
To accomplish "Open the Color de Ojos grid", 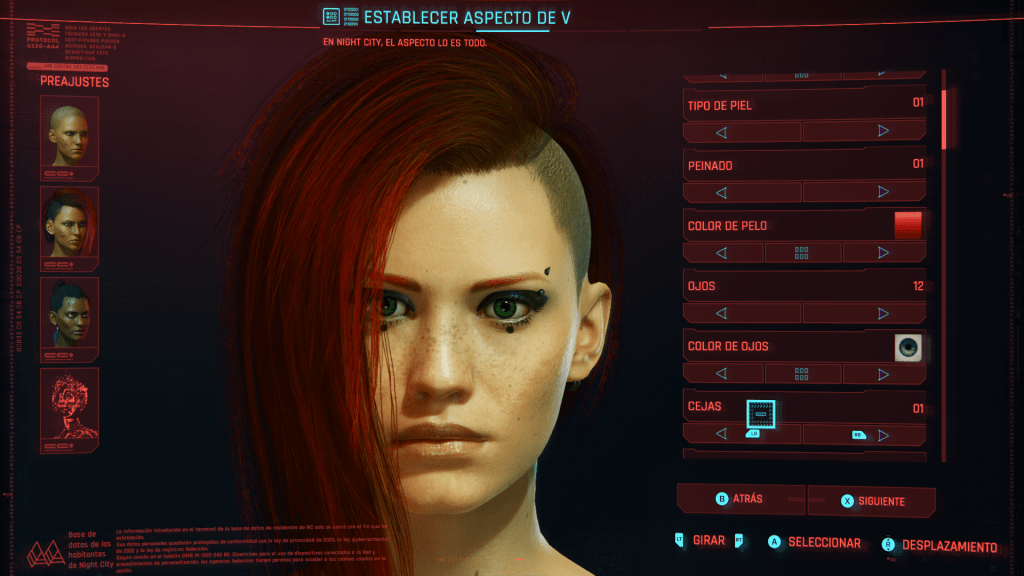I will point(802,374).
